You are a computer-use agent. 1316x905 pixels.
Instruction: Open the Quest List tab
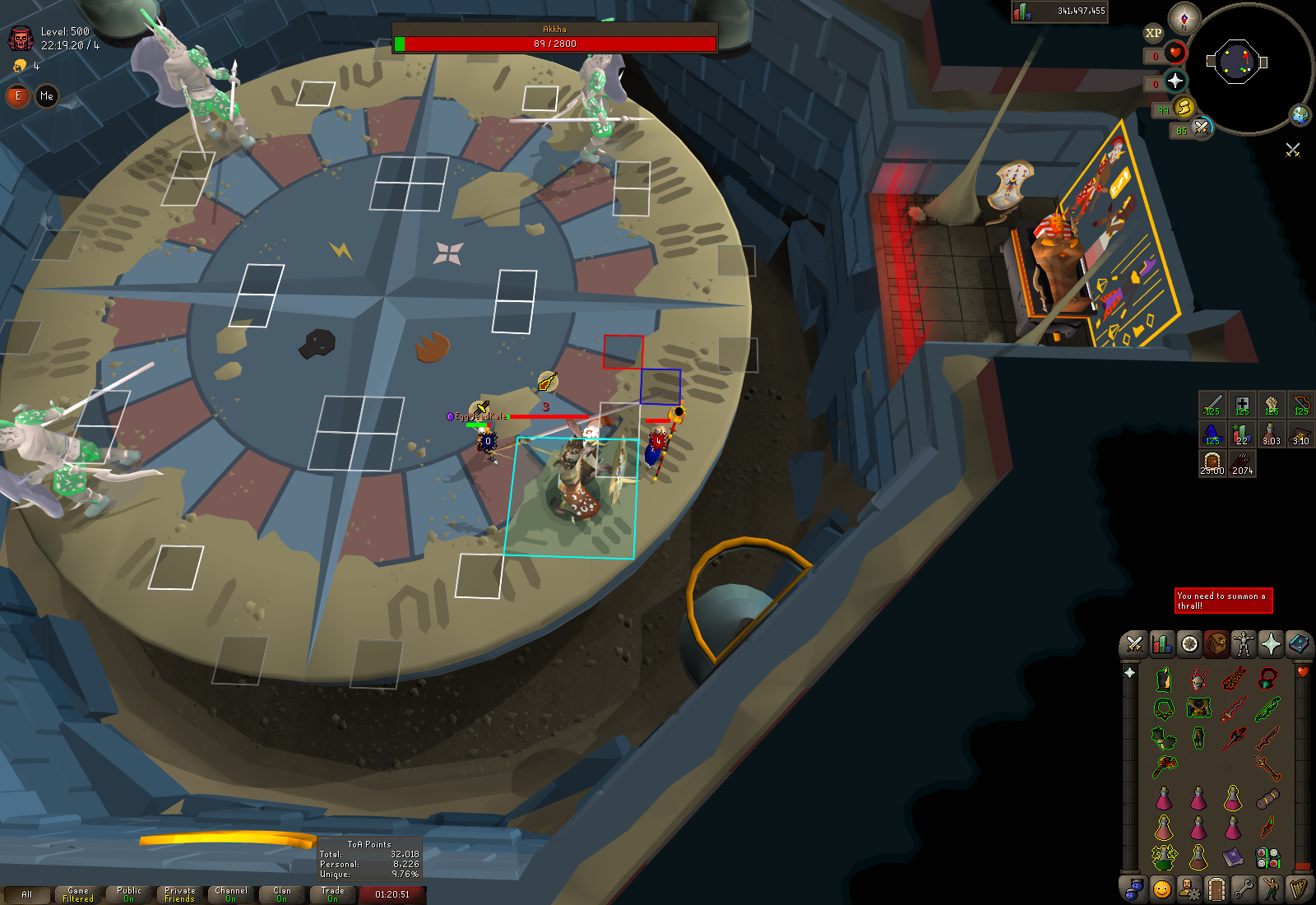click(1189, 644)
